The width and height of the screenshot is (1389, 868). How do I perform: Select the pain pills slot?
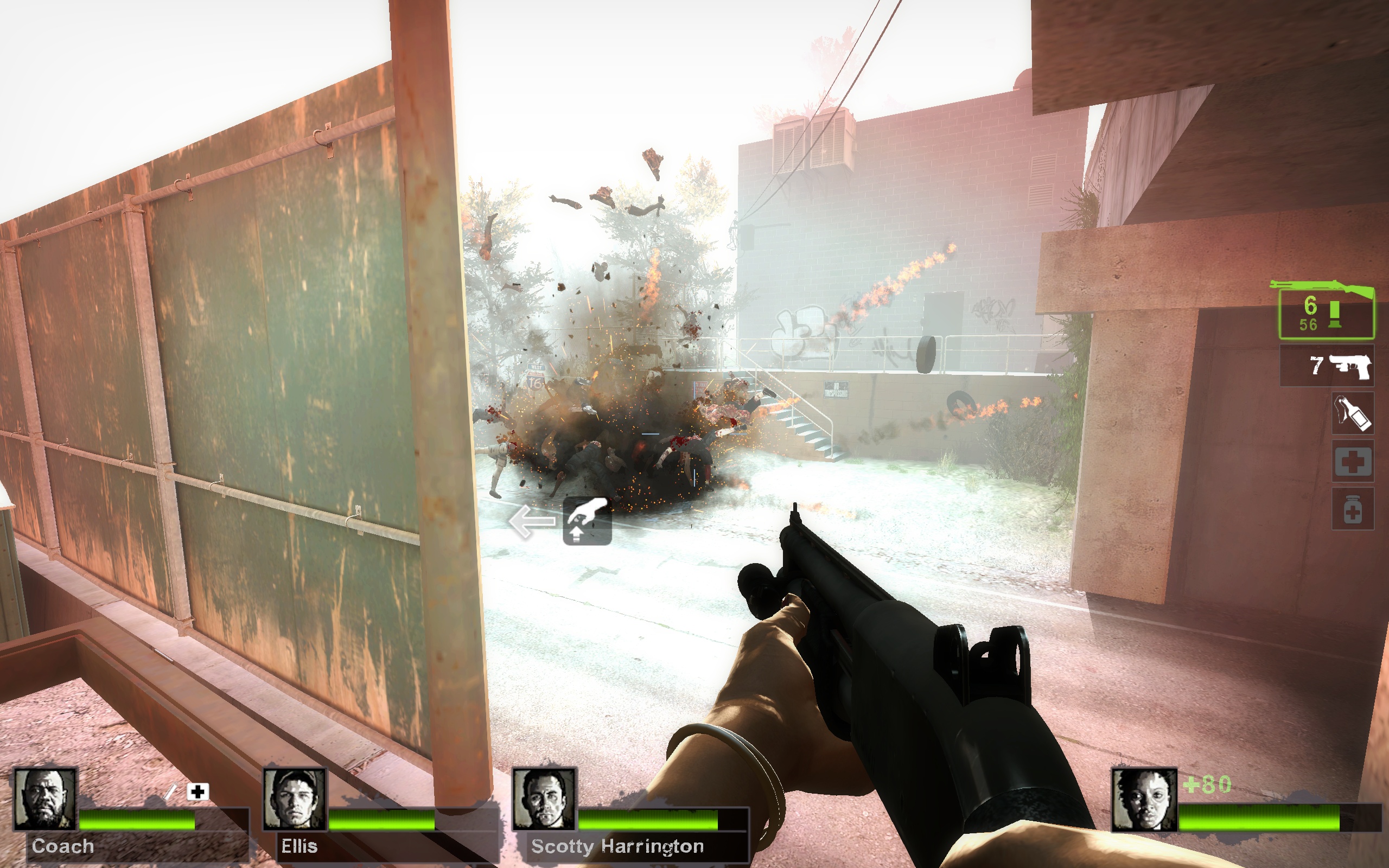pos(1352,509)
